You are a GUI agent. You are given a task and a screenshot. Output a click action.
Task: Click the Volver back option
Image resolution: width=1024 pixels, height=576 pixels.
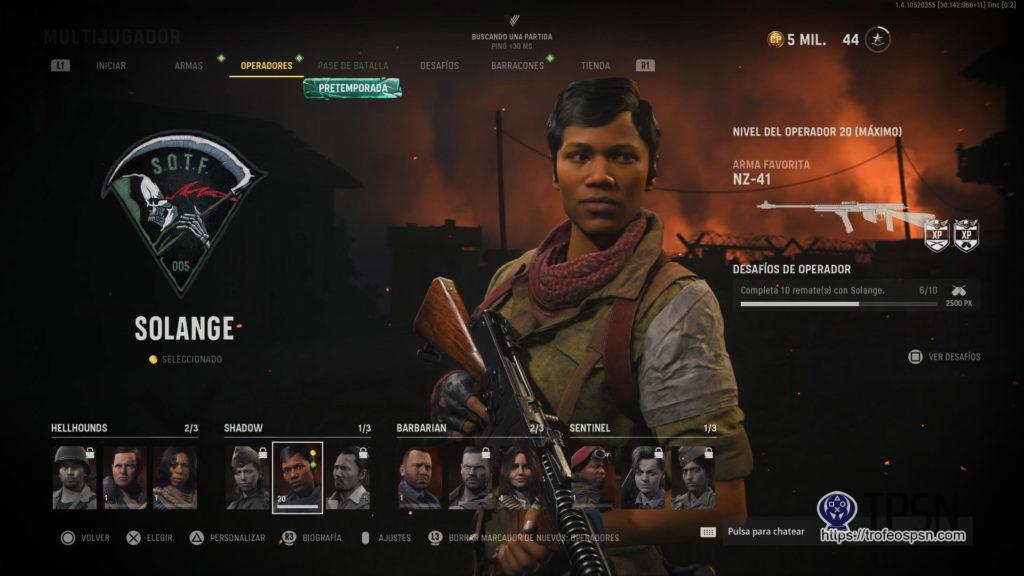point(87,537)
